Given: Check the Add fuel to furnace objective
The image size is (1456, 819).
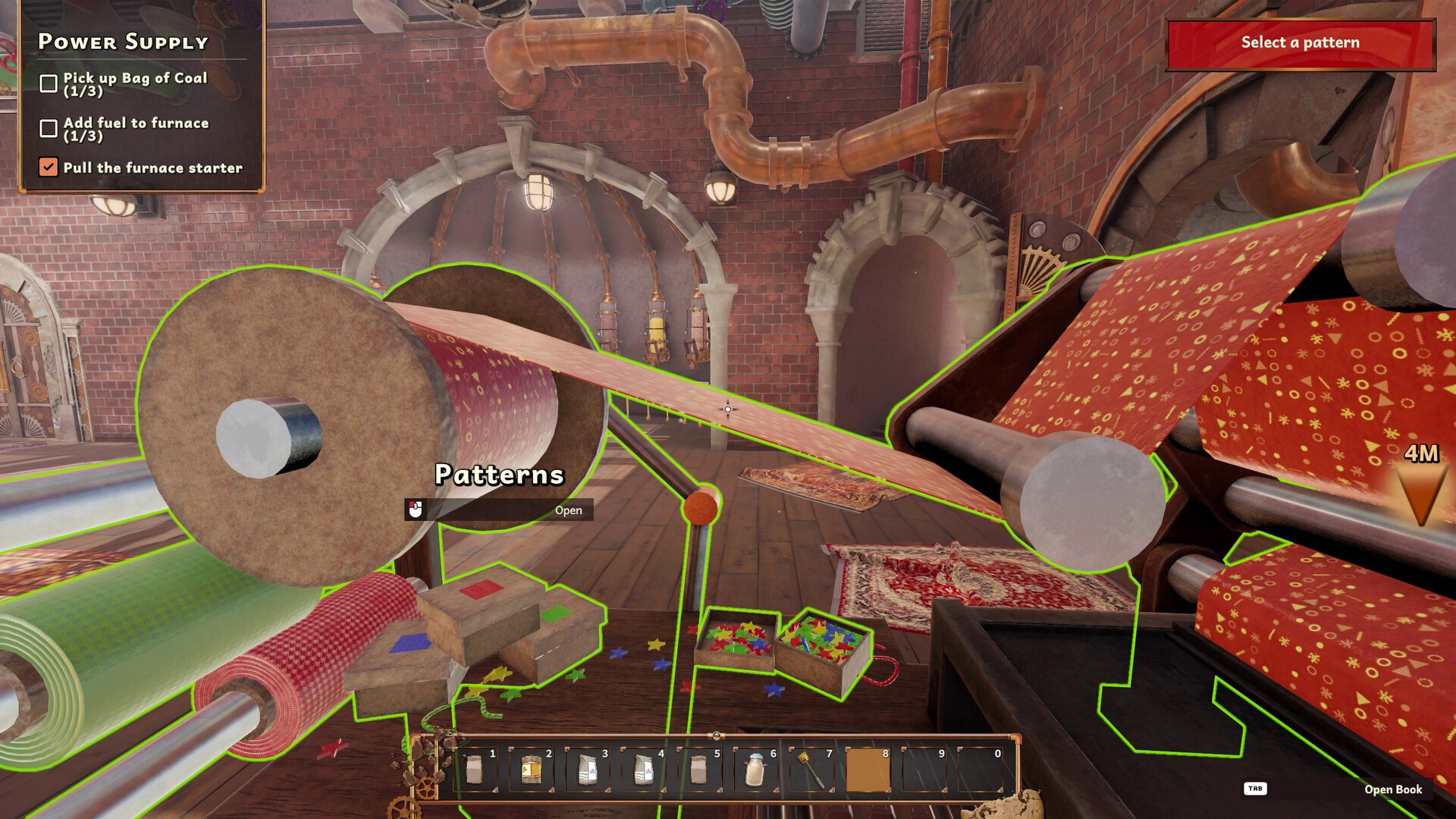Looking at the screenshot, I should tap(49, 126).
